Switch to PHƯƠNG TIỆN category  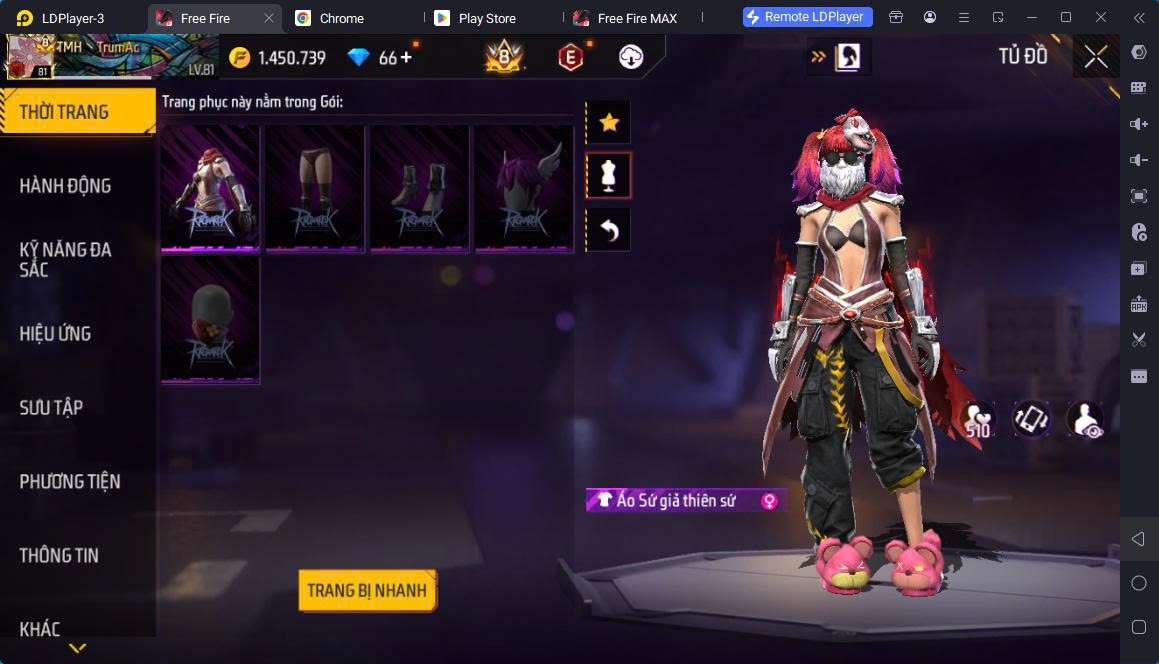pos(70,482)
